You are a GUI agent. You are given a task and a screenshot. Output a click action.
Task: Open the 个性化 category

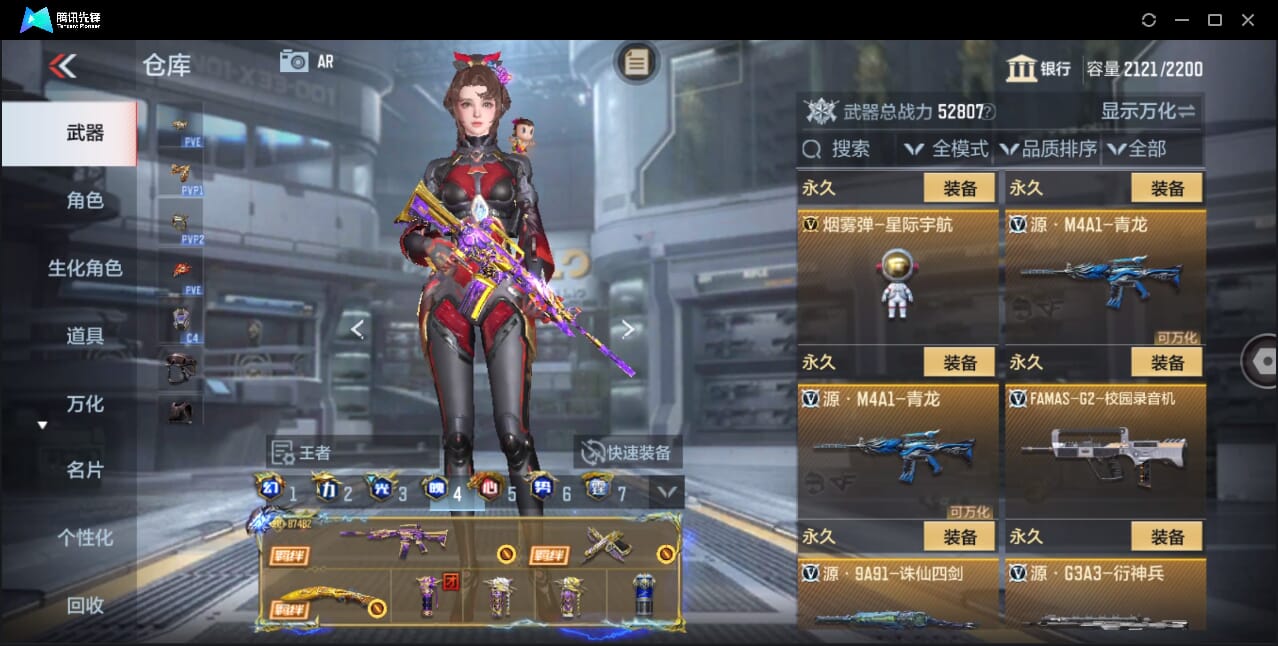(84, 538)
